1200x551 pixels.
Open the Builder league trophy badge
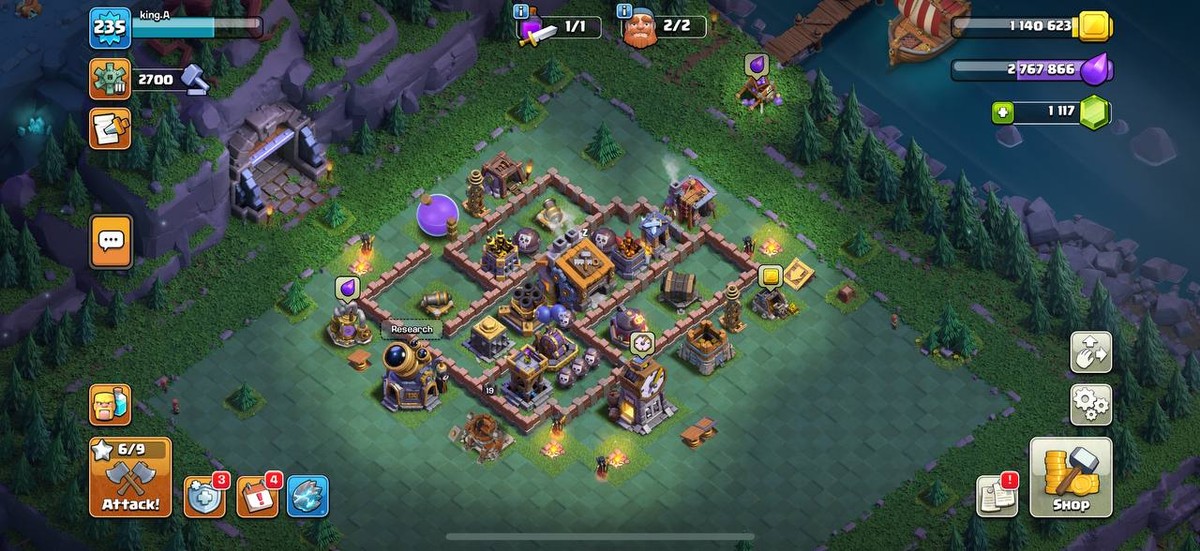[x=110, y=79]
